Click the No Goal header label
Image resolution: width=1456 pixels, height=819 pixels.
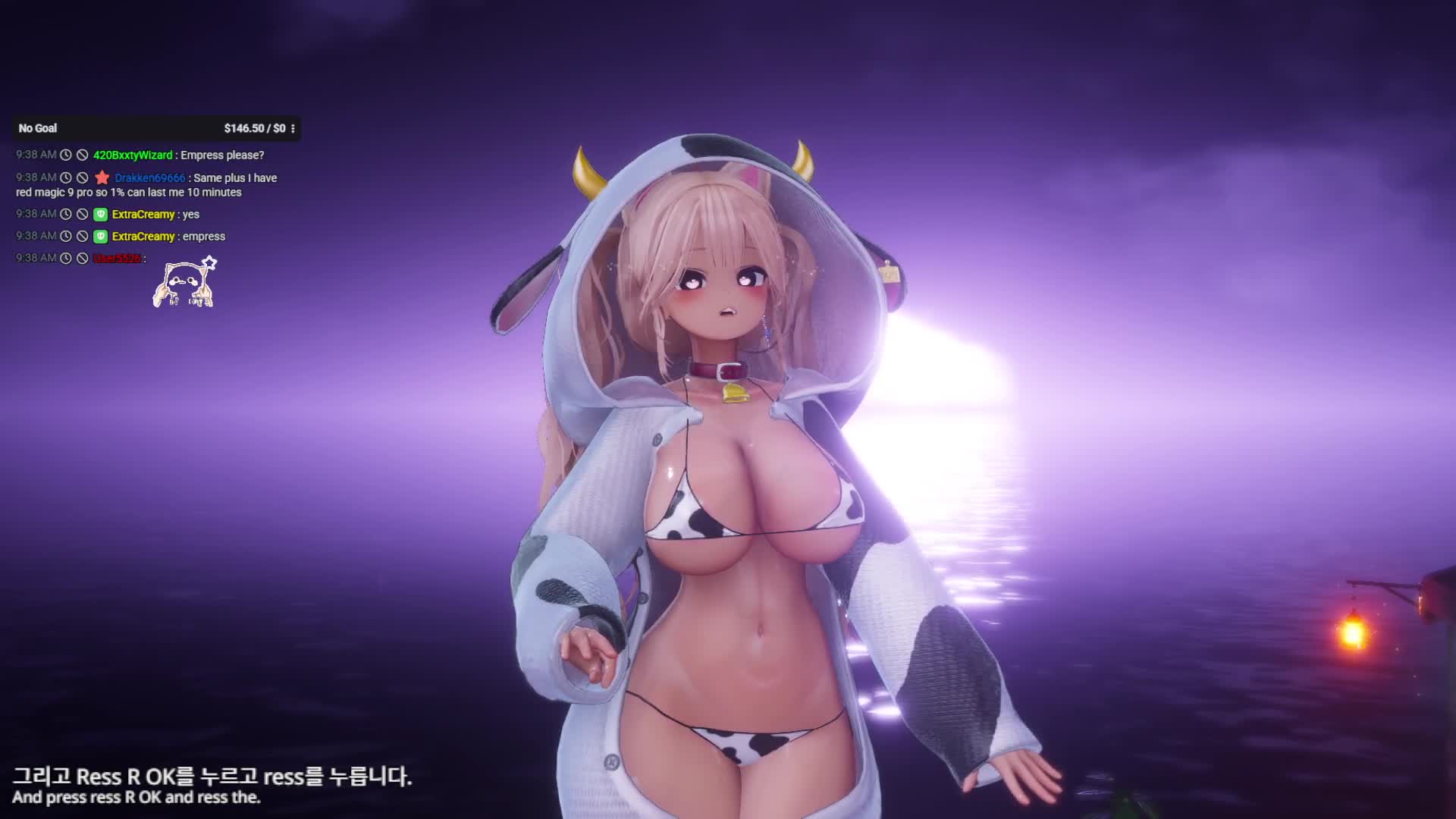pos(37,128)
